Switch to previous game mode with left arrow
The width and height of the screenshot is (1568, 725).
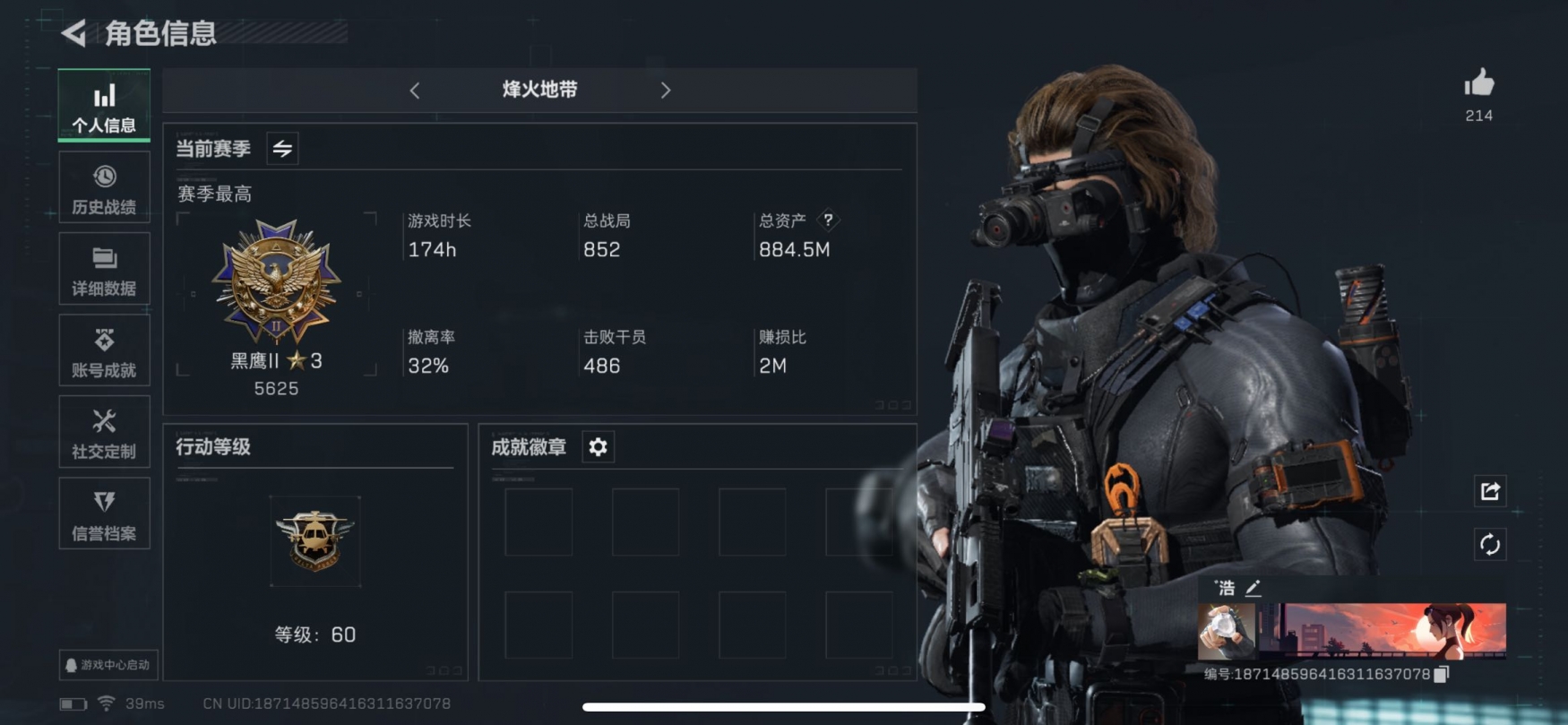[x=415, y=91]
